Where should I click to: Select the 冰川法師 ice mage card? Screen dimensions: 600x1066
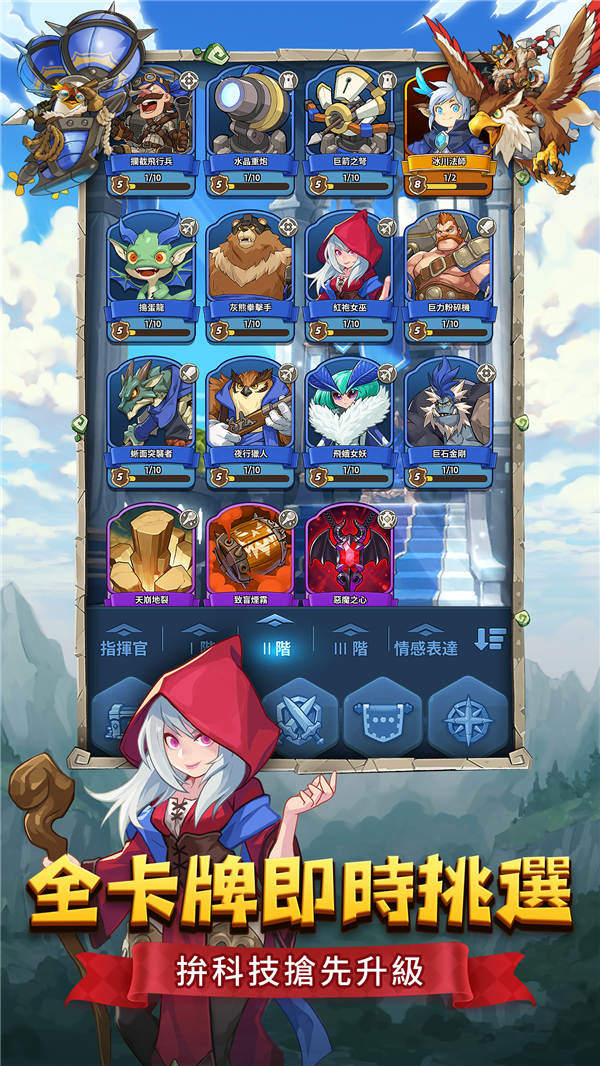(447, 120)
